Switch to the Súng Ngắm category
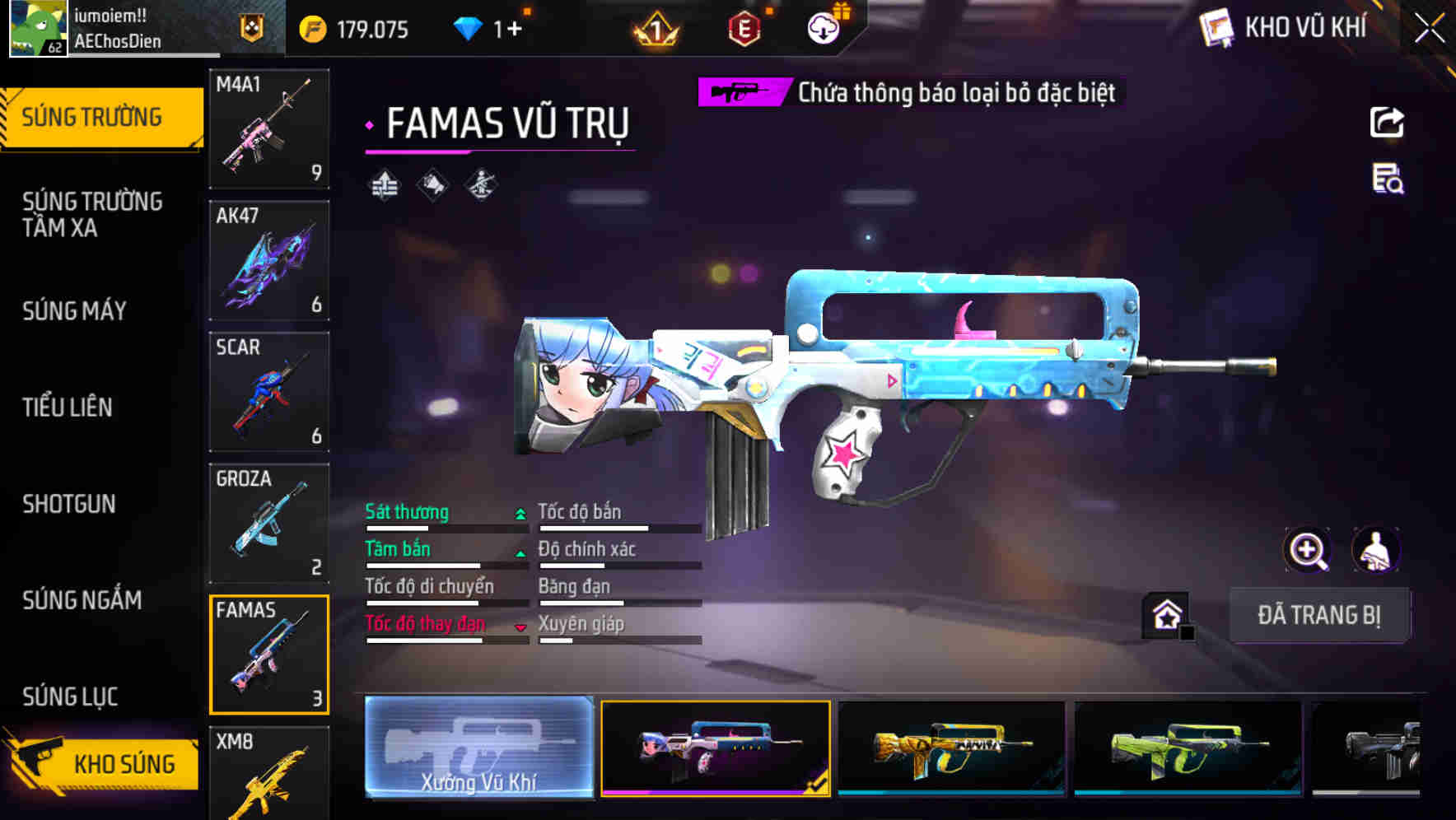Image resolution: width=1456 pixels, height=820 pixels. click(82, 600)
